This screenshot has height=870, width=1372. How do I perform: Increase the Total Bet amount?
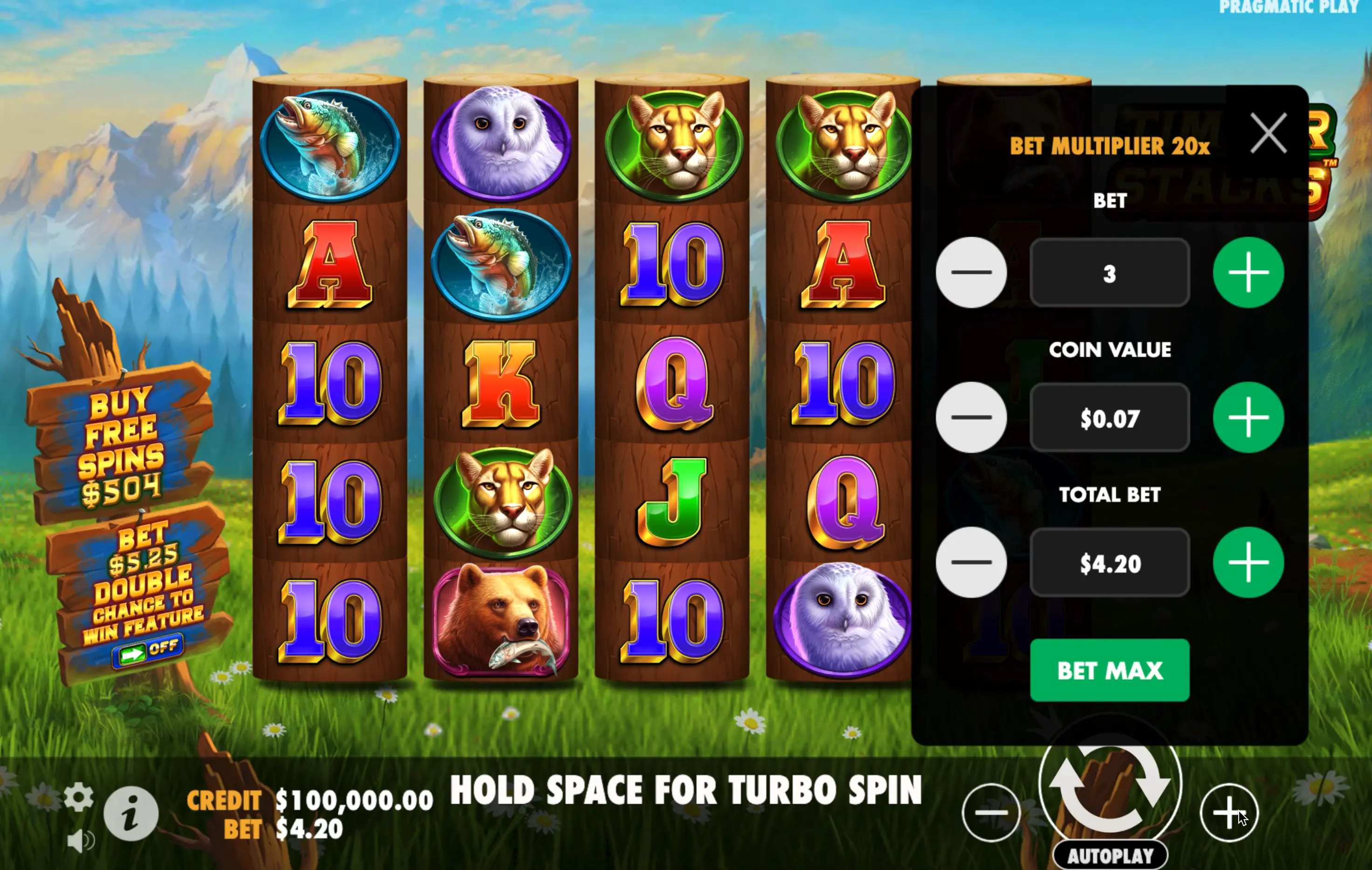pyautogui.click(x=1248, y=562)
